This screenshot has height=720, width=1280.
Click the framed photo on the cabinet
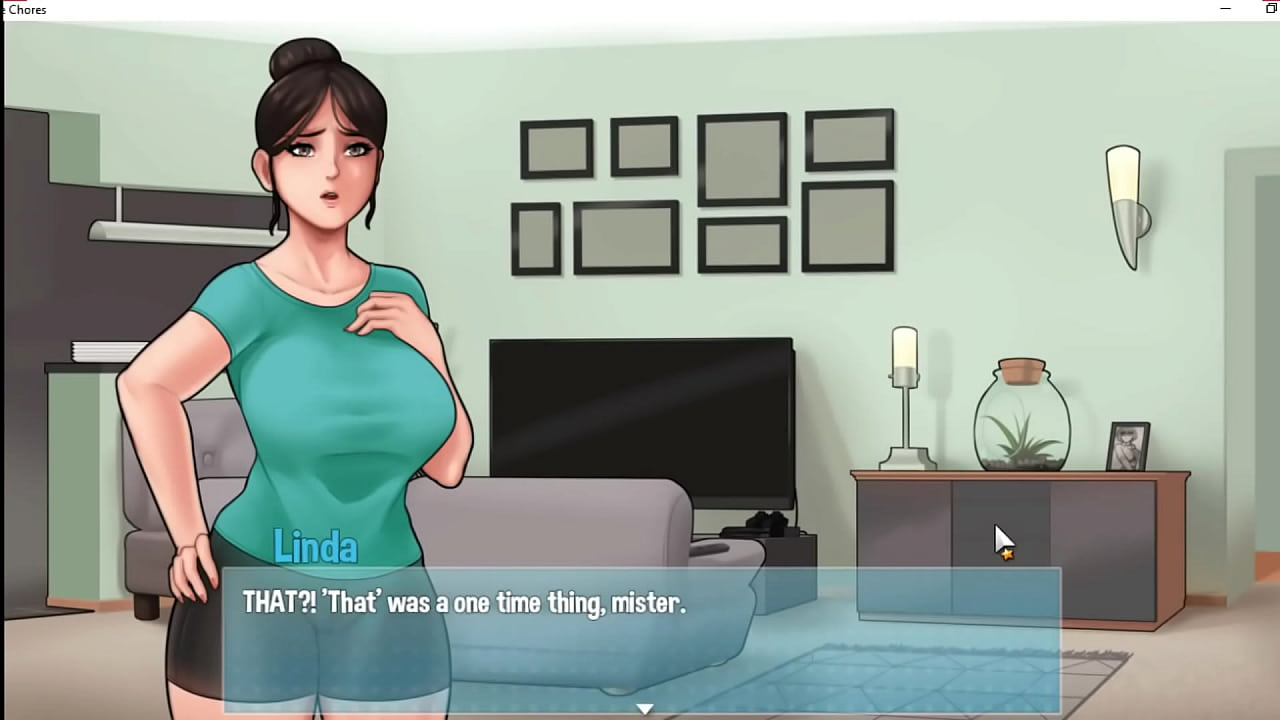click(1128, 445)
